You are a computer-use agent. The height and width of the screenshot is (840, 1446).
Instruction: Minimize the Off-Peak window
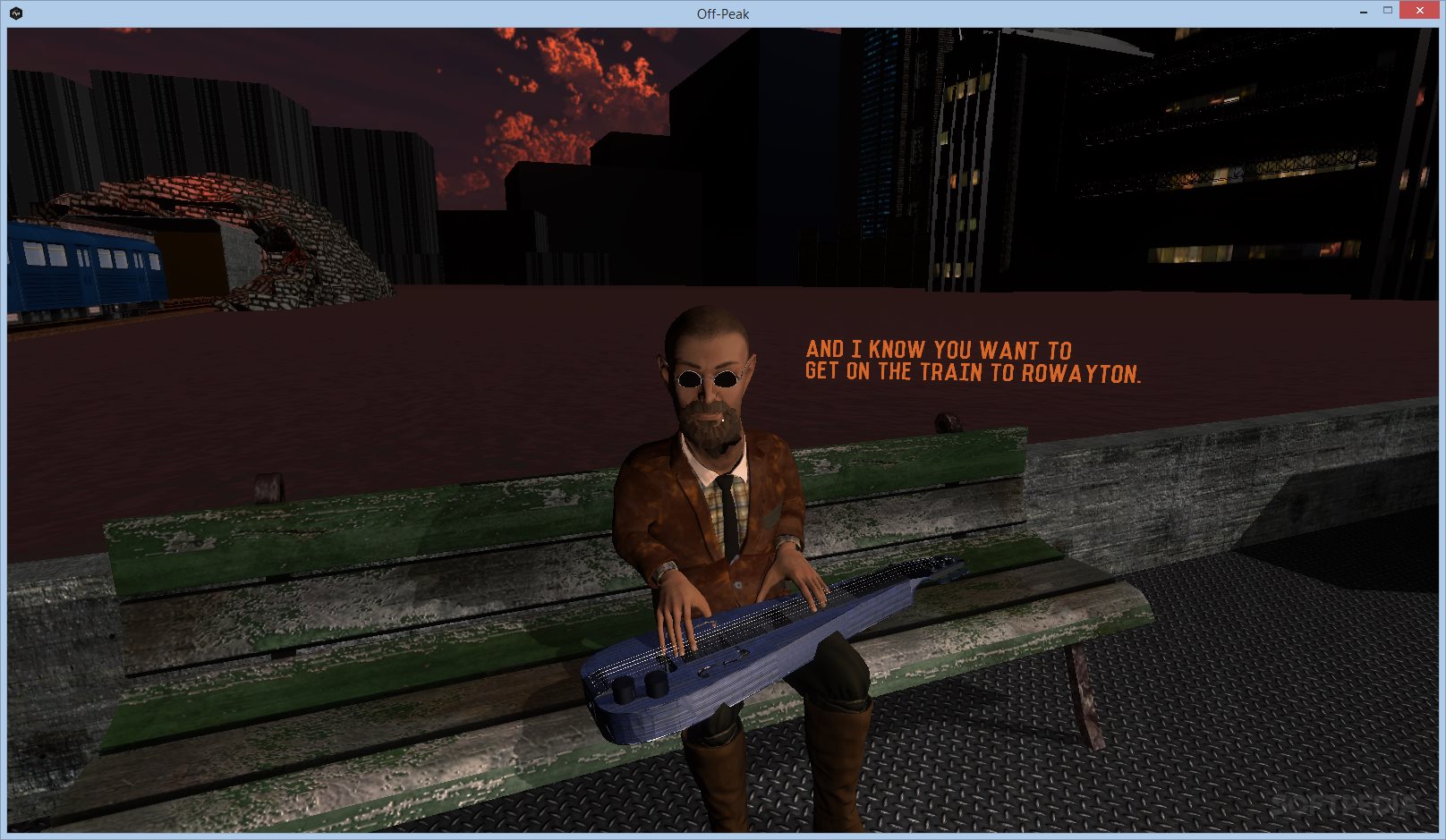[1363, 12]
